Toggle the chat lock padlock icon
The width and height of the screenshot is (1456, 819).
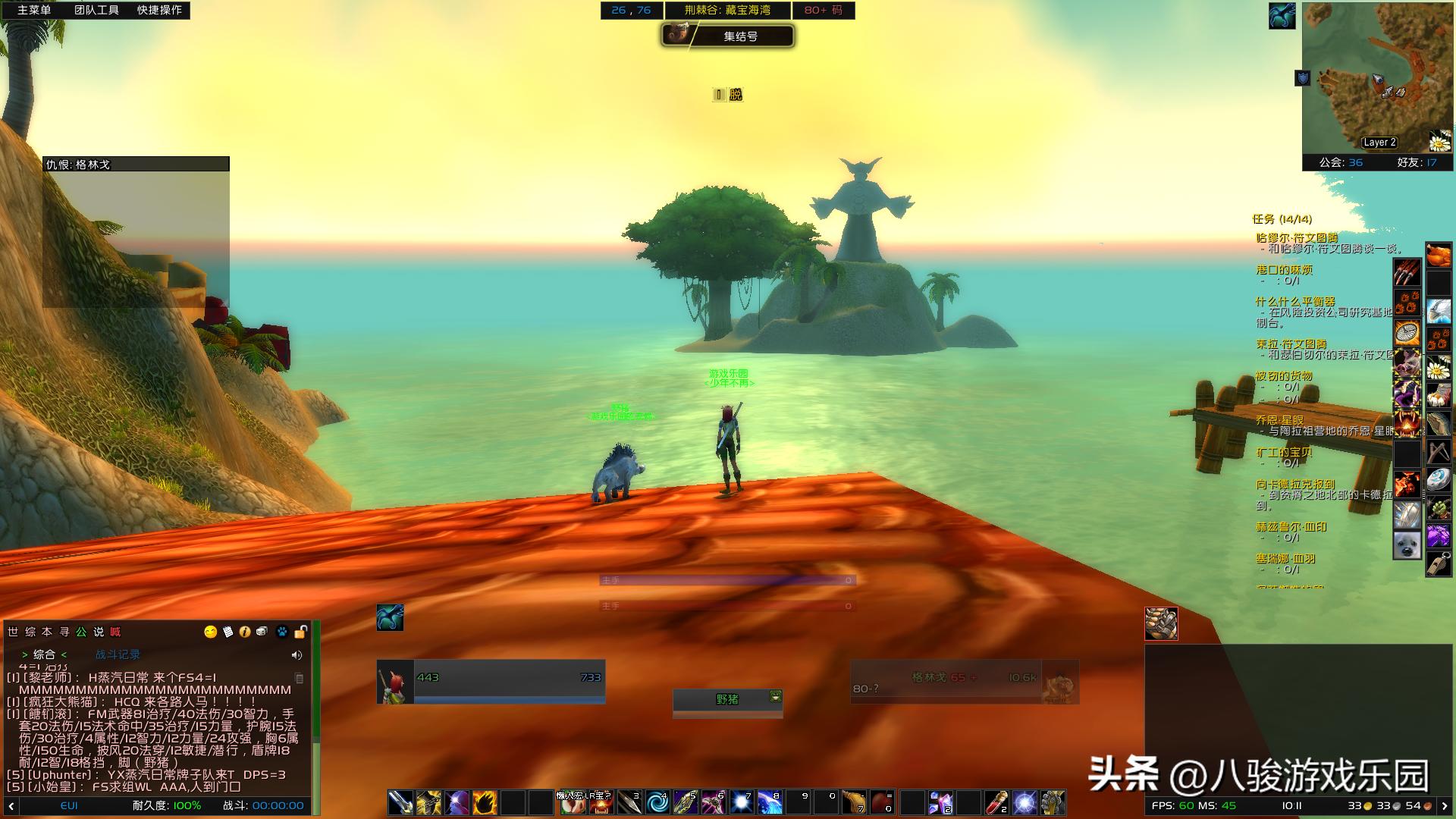pyautogui.click(x=300, y=632)
